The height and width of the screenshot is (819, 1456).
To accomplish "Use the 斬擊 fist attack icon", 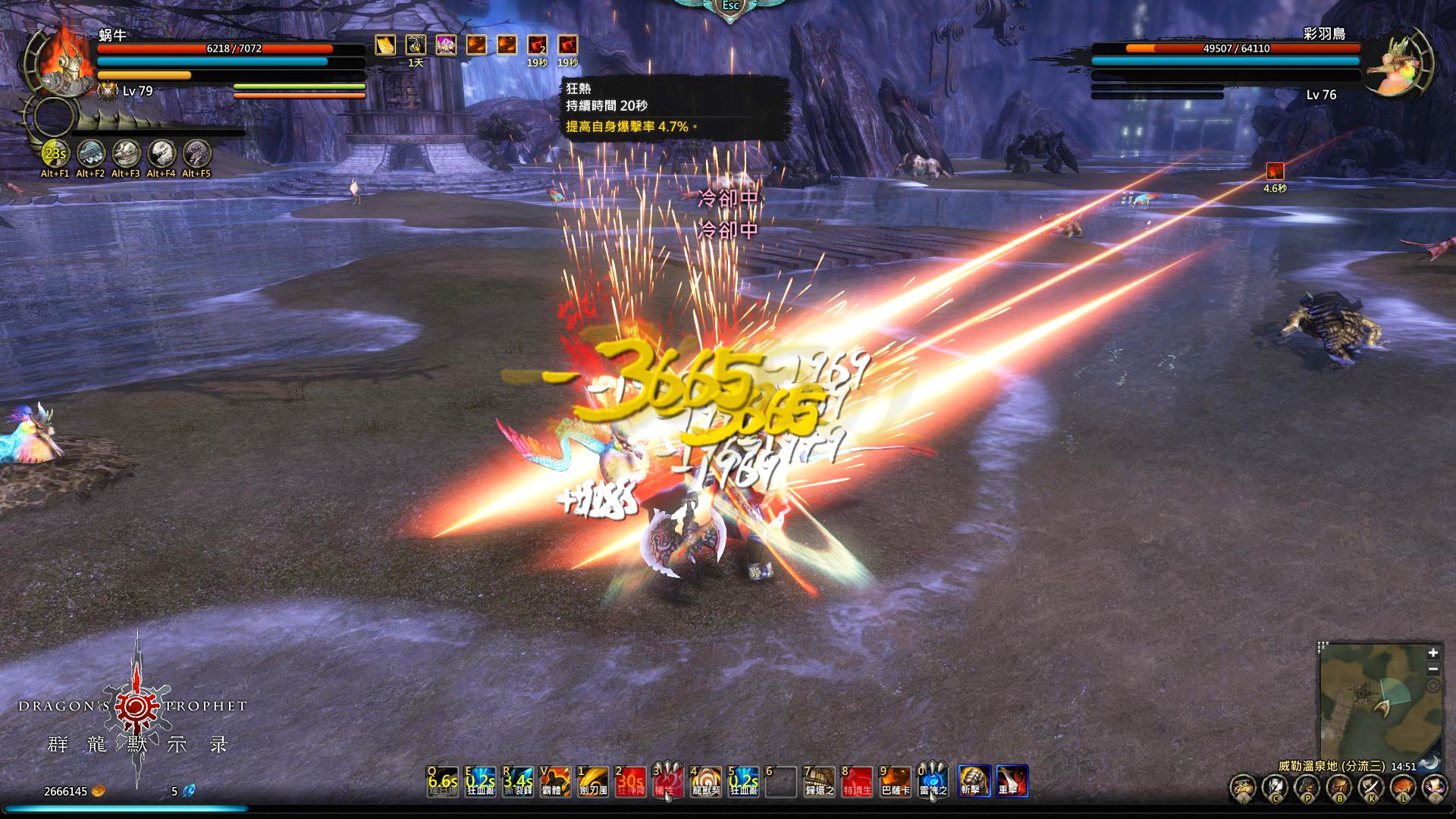I will [974, 781].
